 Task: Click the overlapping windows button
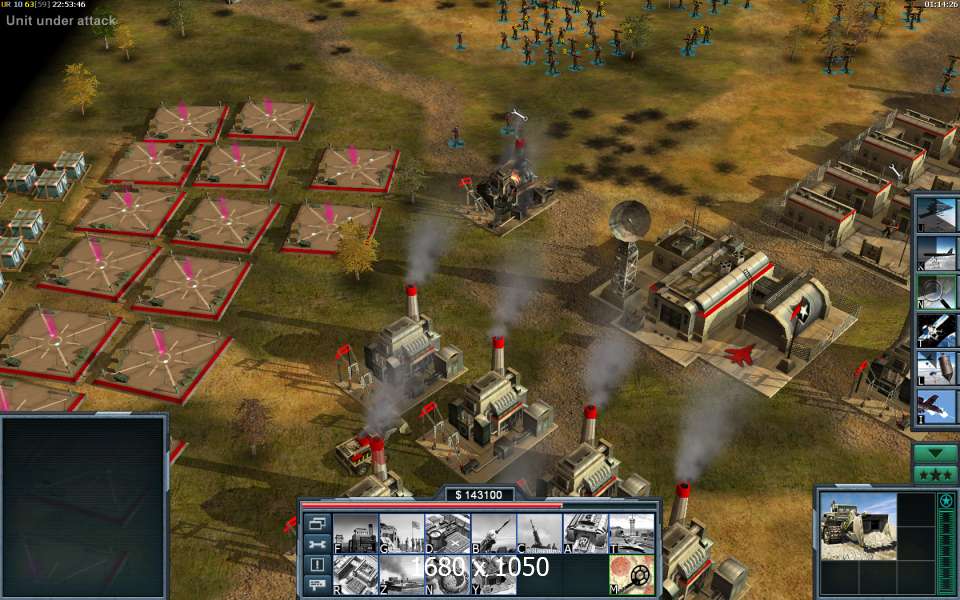click(317, 523)
